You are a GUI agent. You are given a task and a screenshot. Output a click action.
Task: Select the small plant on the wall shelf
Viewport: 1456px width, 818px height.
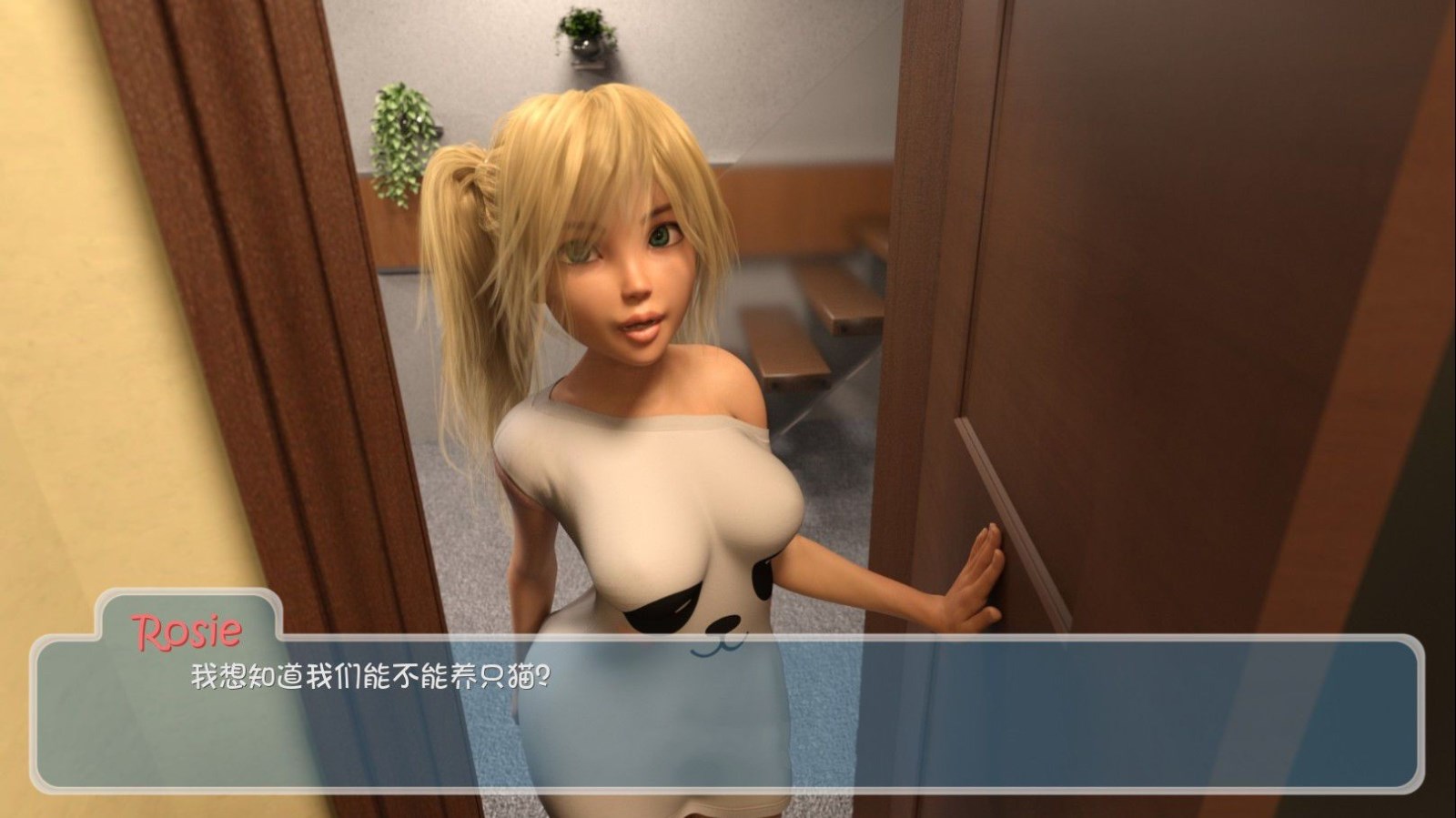pos(582,27)
